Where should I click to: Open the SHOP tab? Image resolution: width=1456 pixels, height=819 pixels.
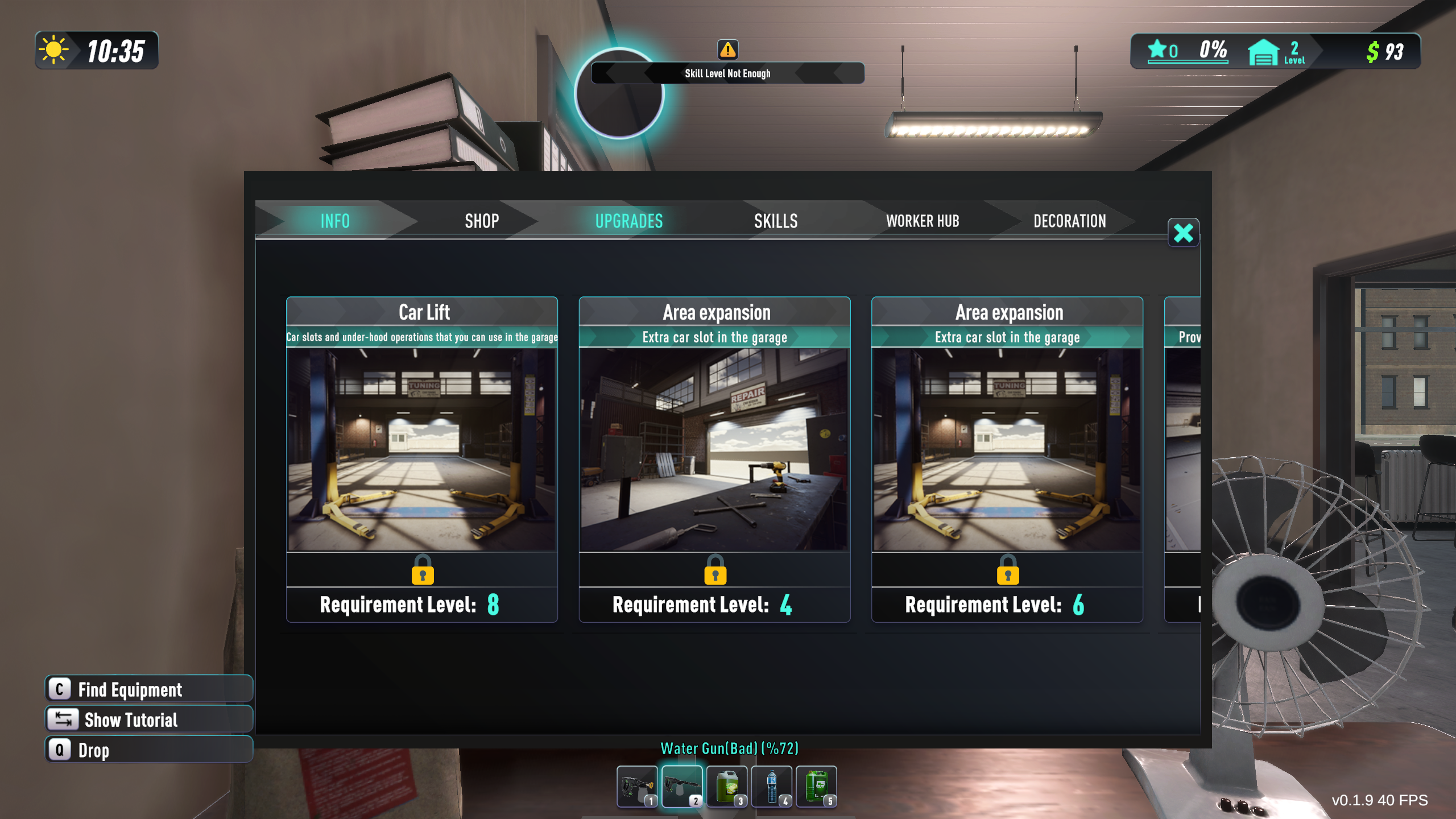(482, 221)
